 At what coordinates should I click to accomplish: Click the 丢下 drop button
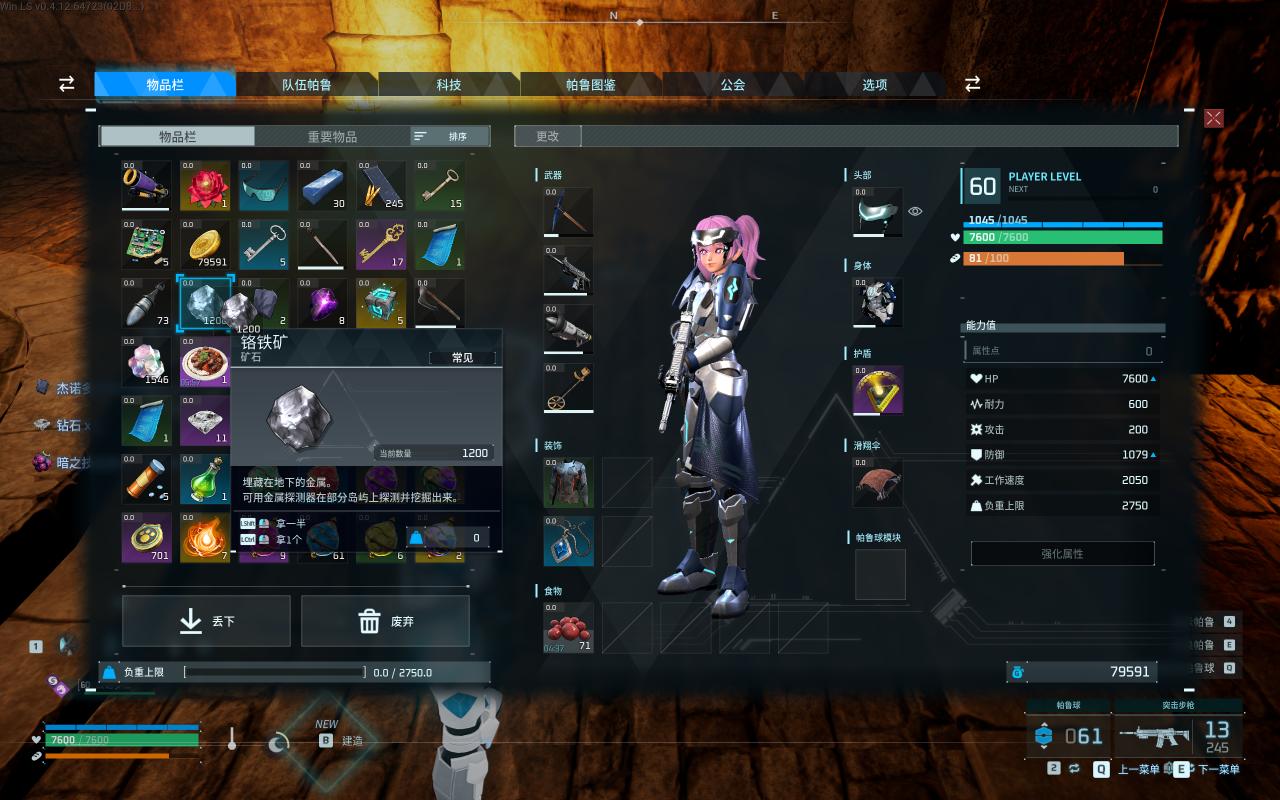click(x=206, y=621)
